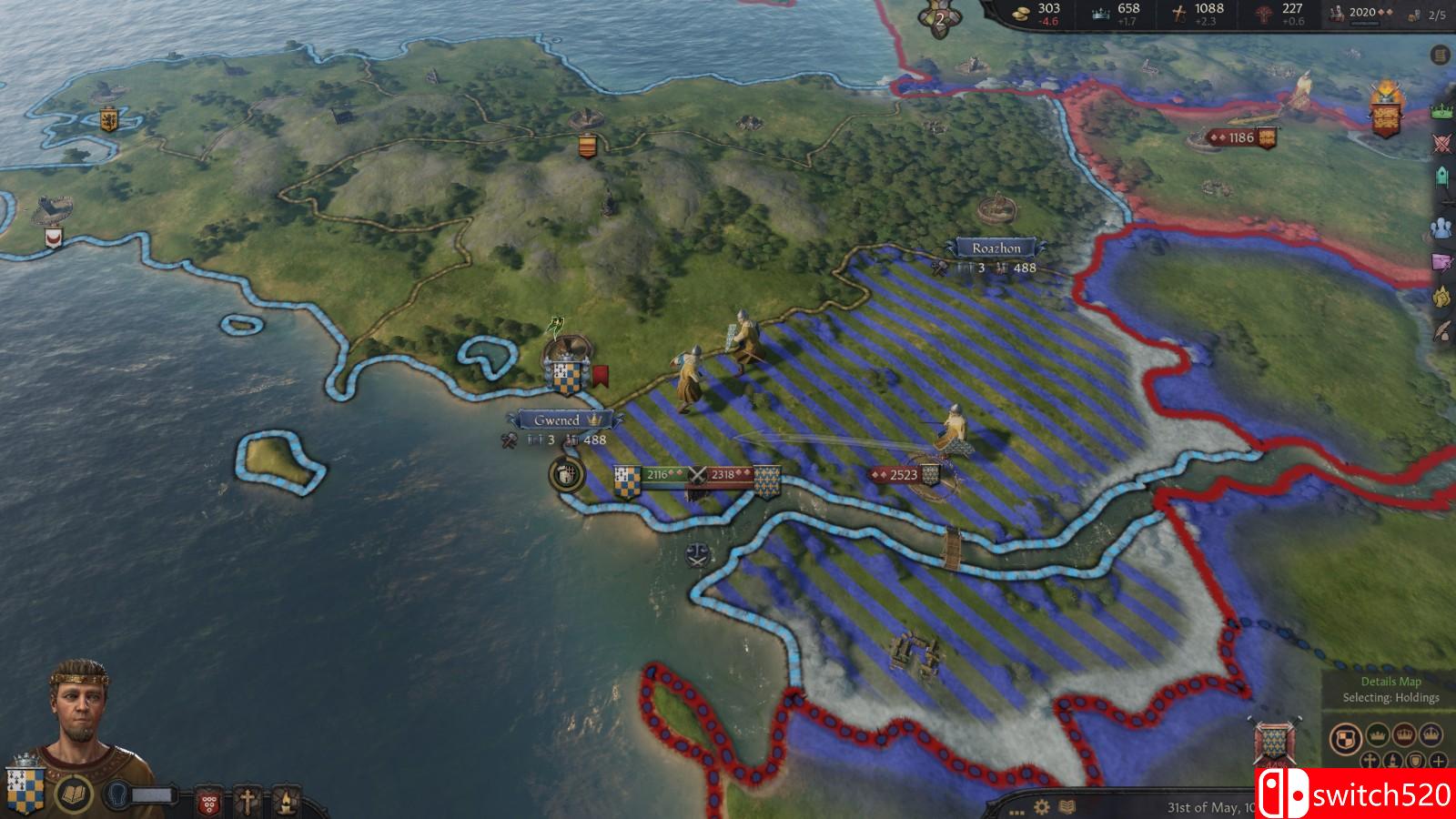
Task: Open the Decisions book icon
Action: [x=74, y=794]
